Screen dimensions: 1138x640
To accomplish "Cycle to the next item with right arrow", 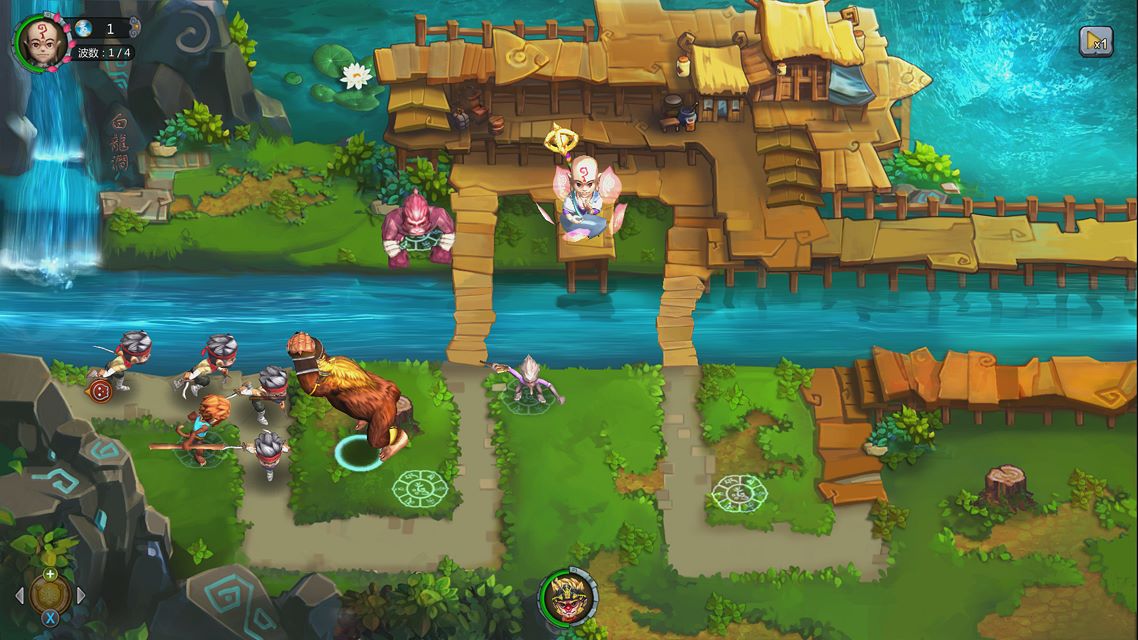I will tap(82, 596).
